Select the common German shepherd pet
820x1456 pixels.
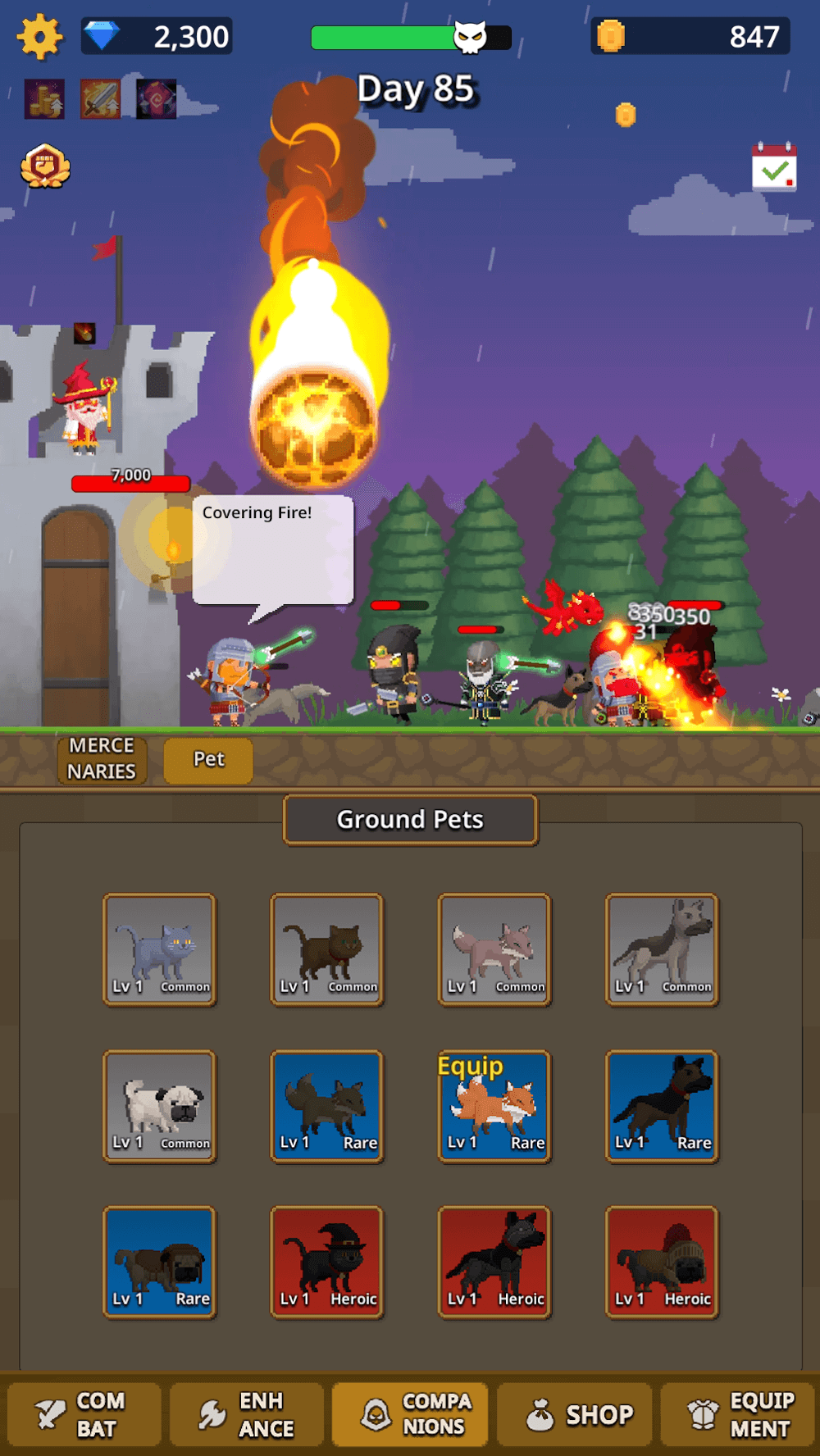pos(662,949)
